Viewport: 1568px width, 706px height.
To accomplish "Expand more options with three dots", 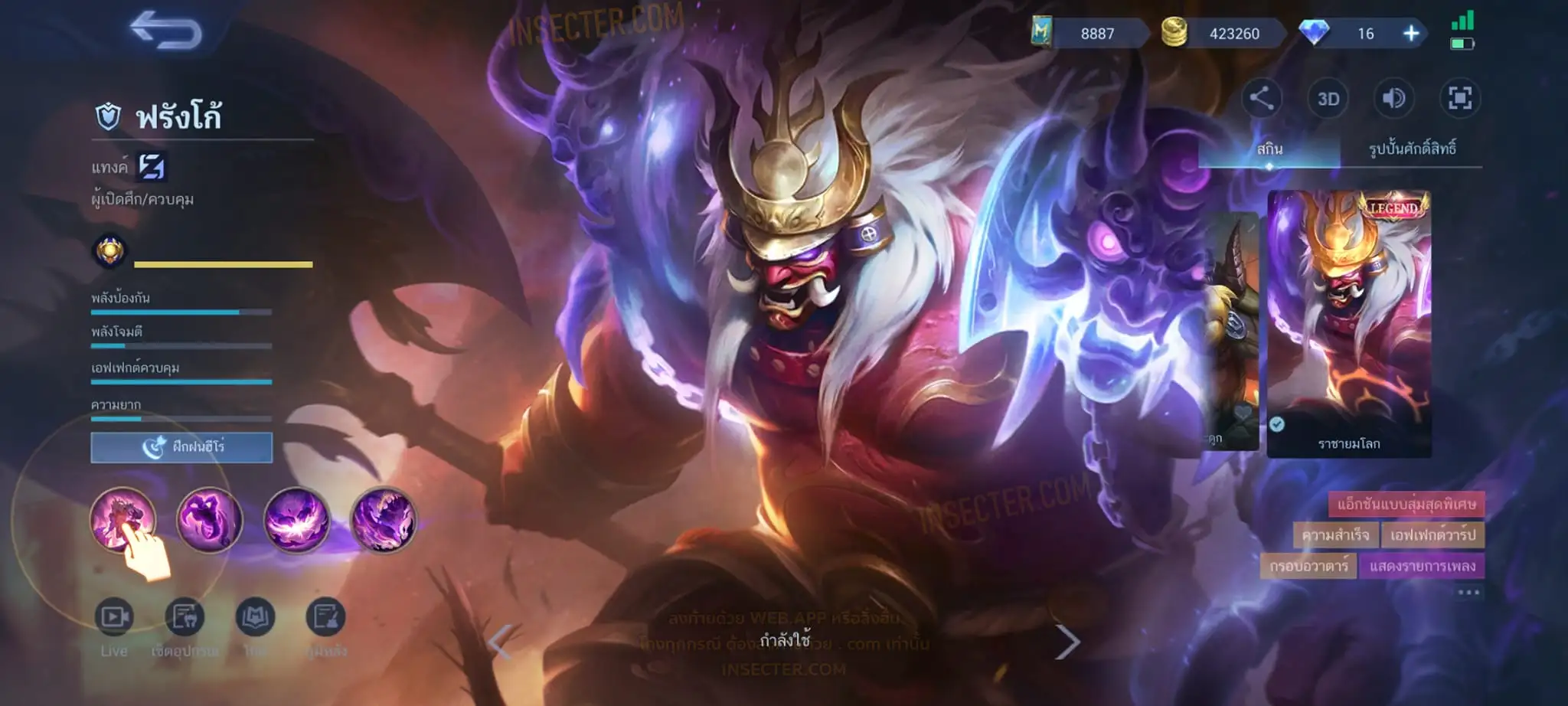I will [1468, 593].
